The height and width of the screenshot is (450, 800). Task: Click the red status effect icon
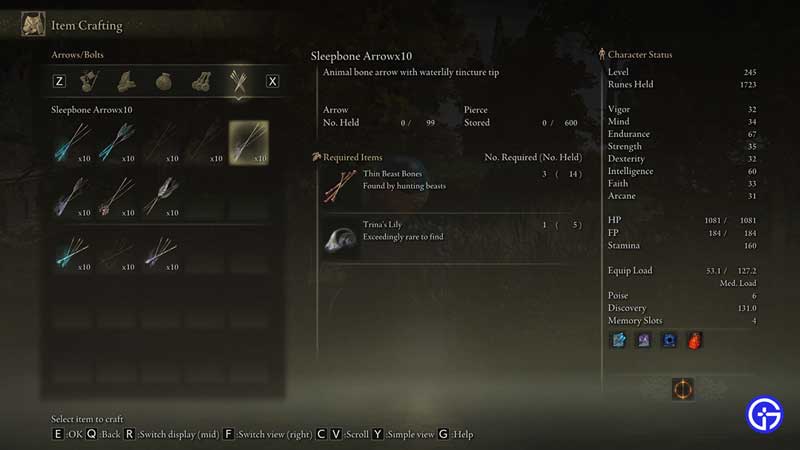pyautogui.click(x=694, y=341)
